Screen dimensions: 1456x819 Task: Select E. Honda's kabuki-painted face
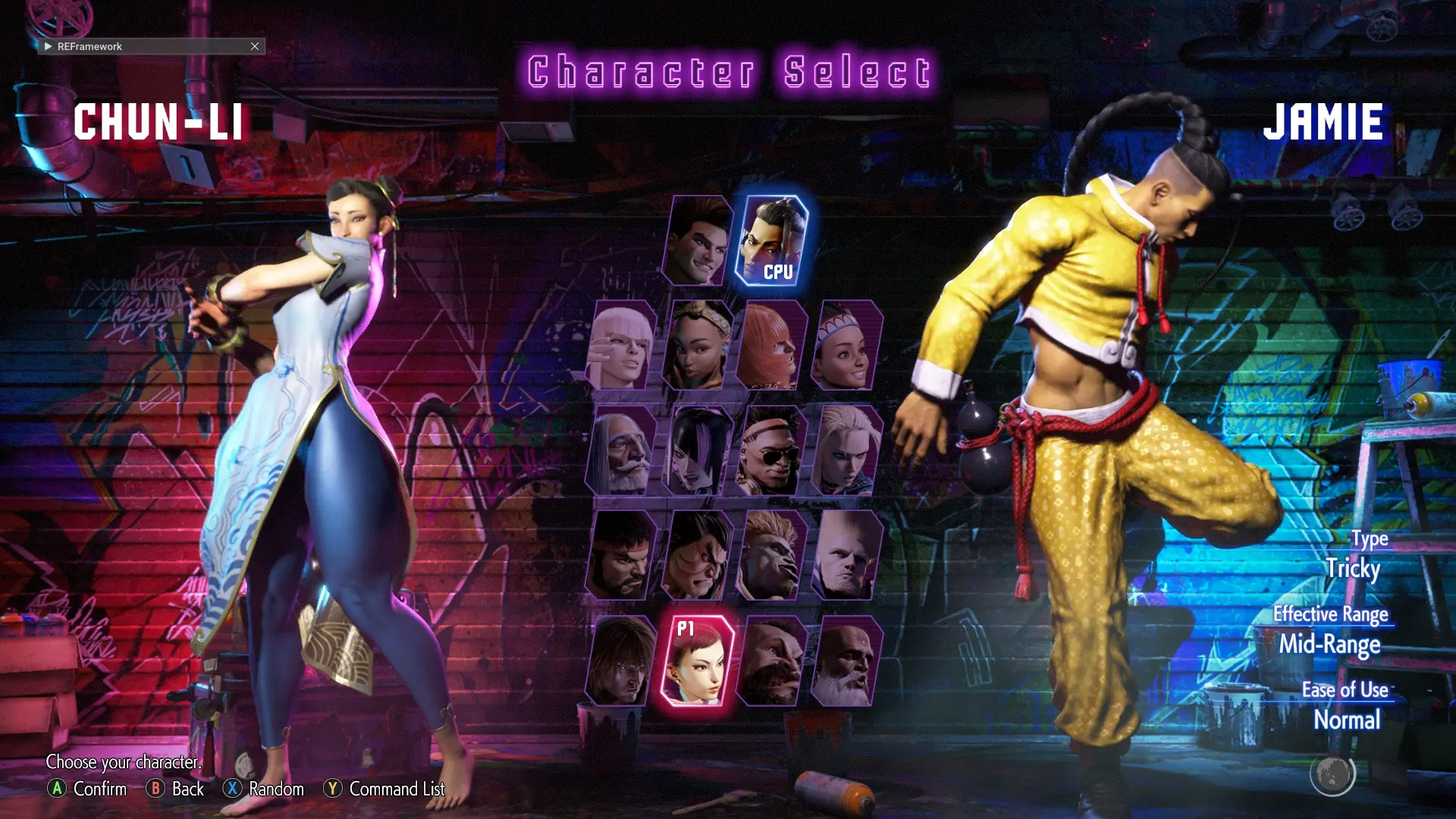(698, 556)
